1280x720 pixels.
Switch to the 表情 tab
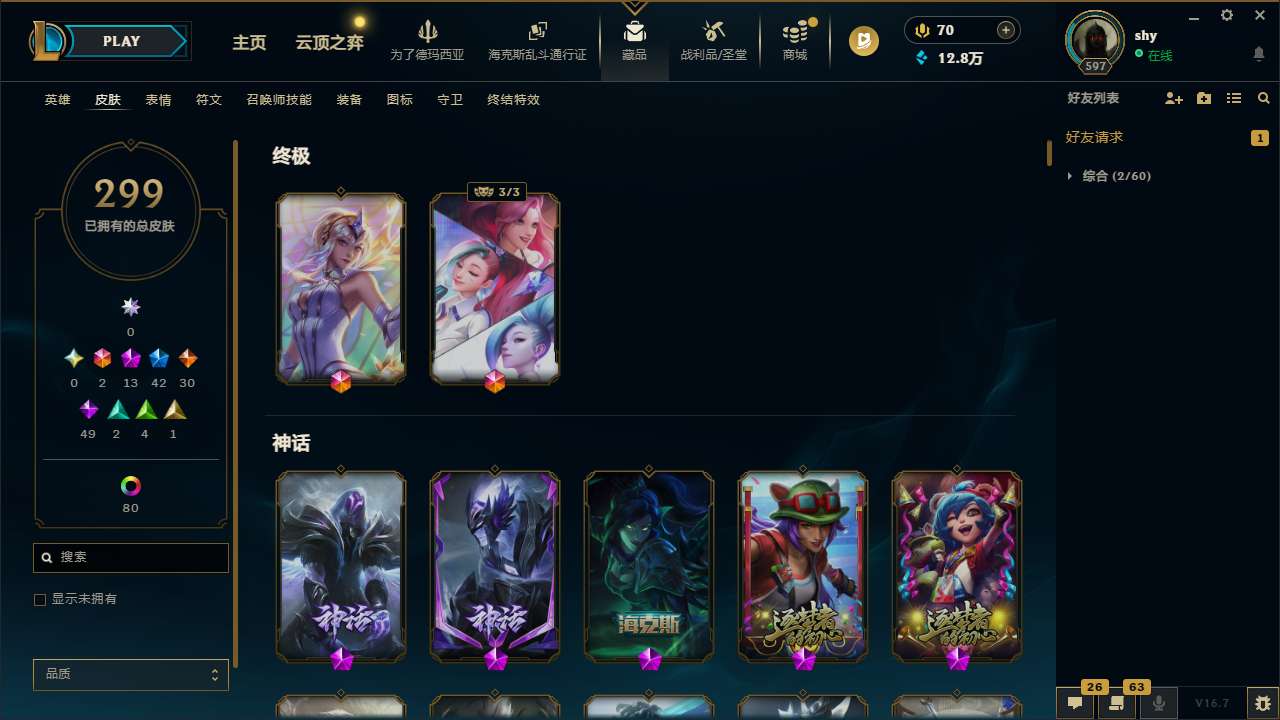[x=157, y=99]
